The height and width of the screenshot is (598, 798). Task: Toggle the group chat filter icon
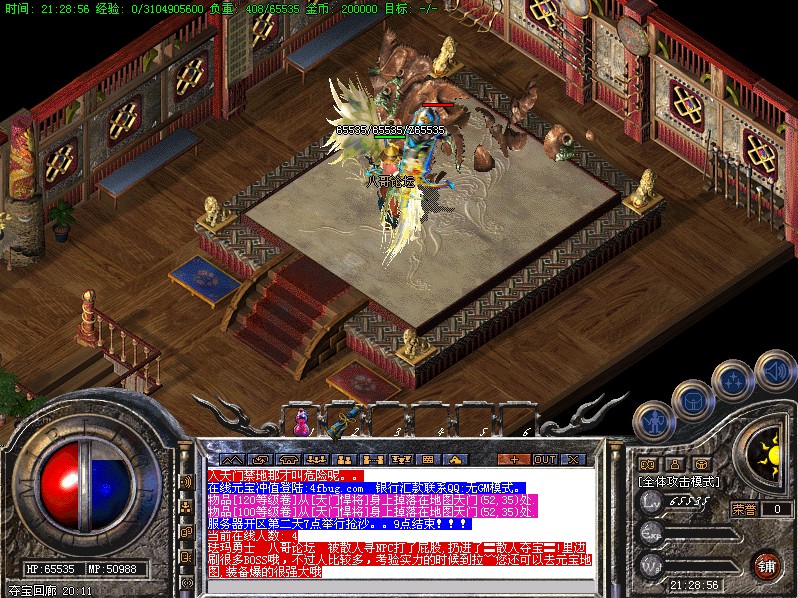[x=186, y=507]
